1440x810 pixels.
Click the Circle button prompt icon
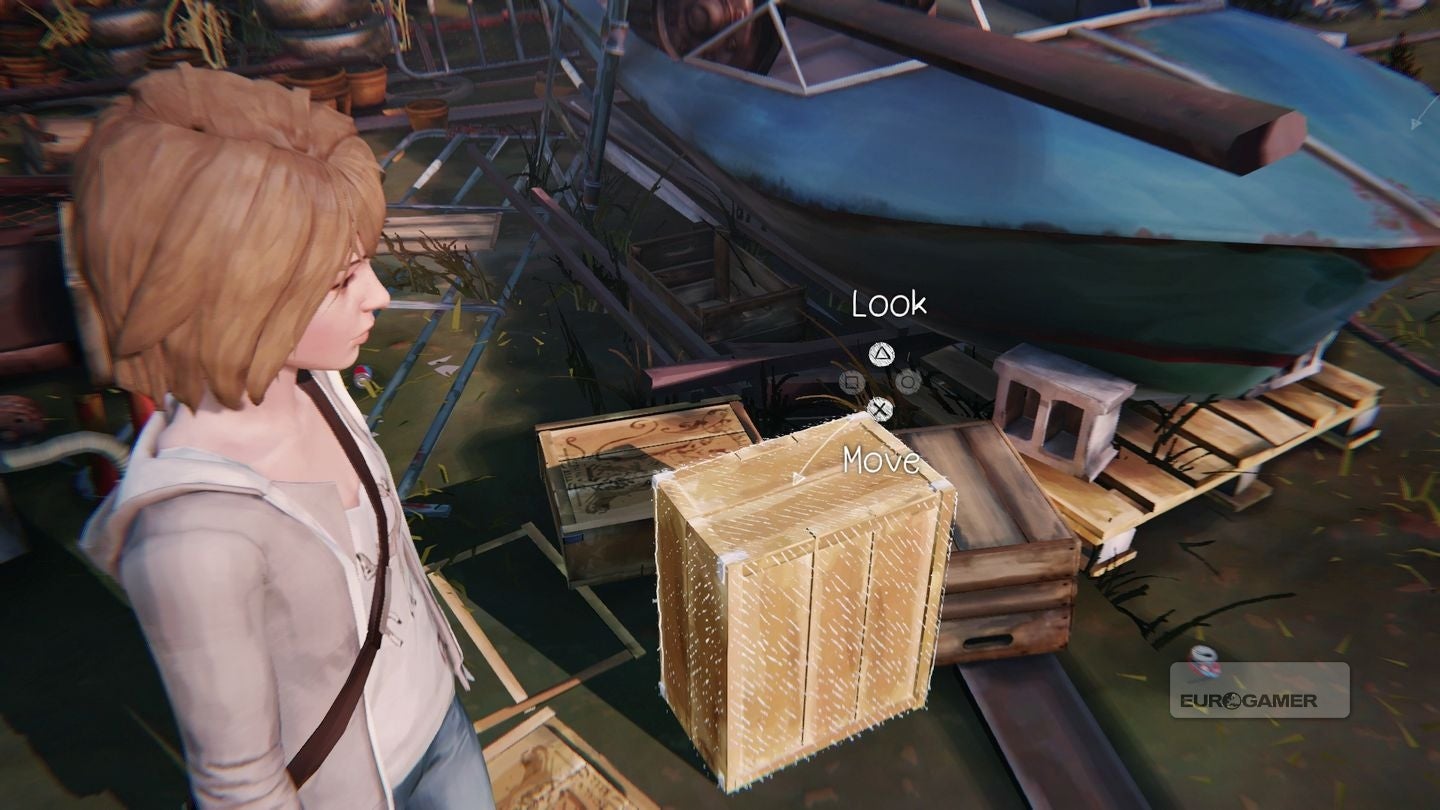click(908, 383)
